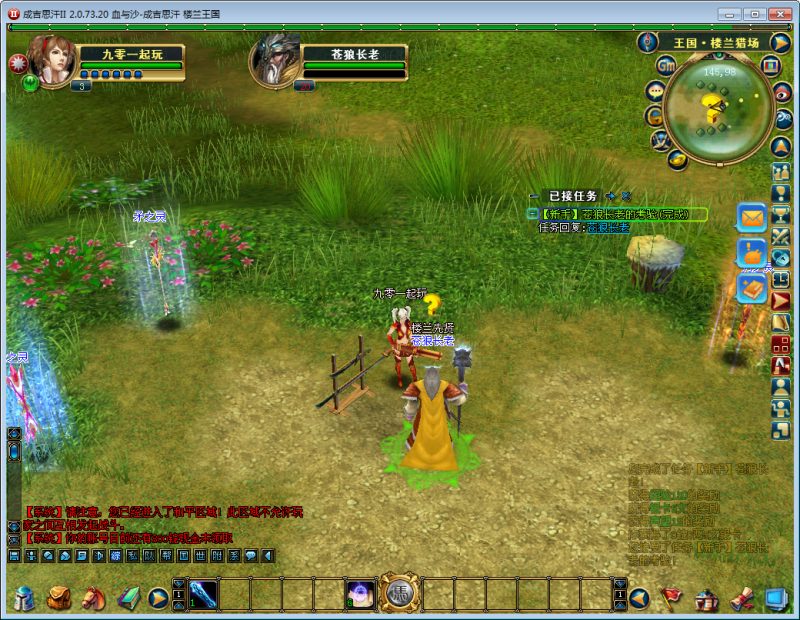
Task: Click the central 骑 mount button
Action: tap(400, 595)
